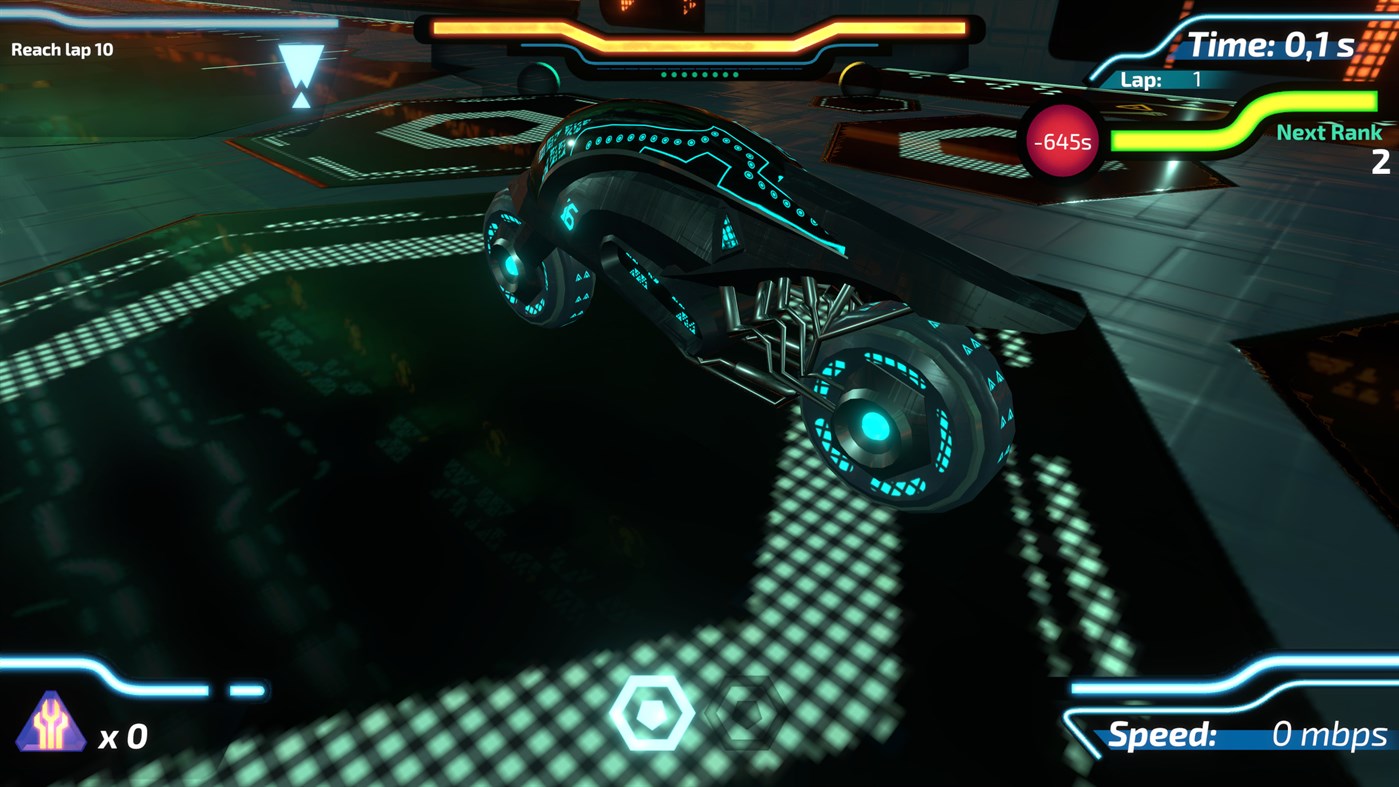
Task: Click the Reach lap 10 objective text
Action: point(62,48)
